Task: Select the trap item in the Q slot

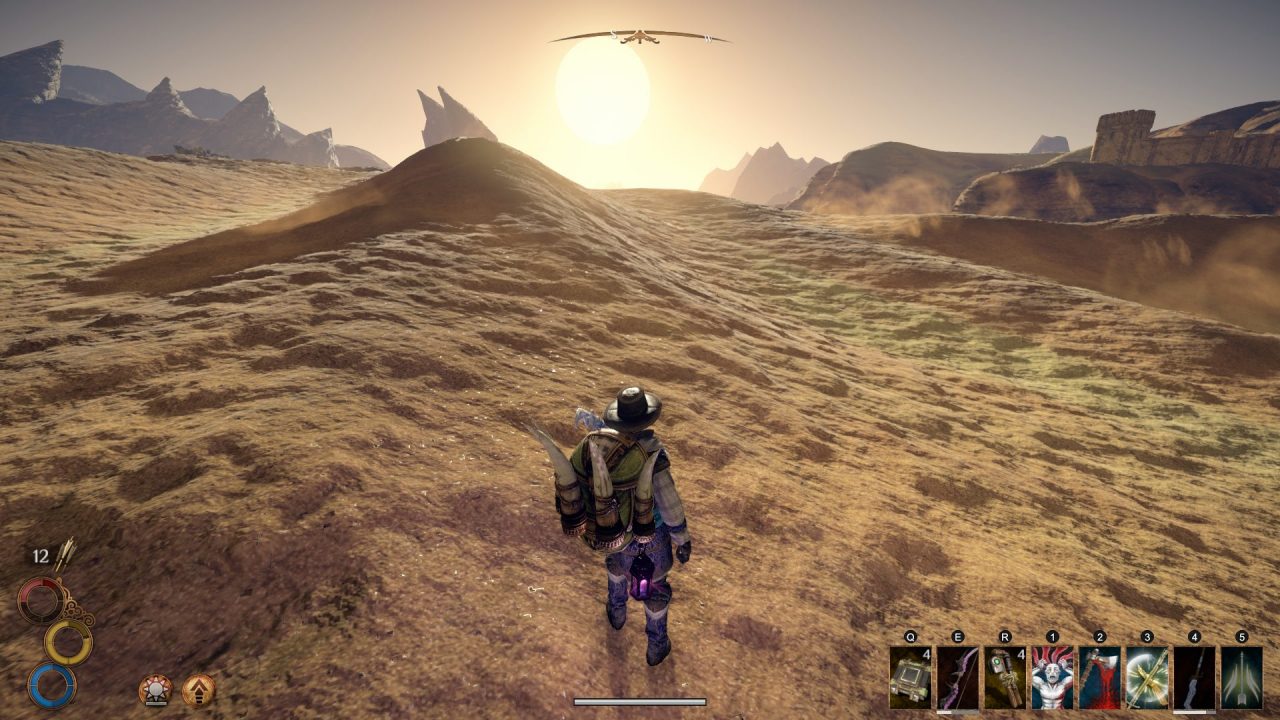Action: click(x=910, y=678)
